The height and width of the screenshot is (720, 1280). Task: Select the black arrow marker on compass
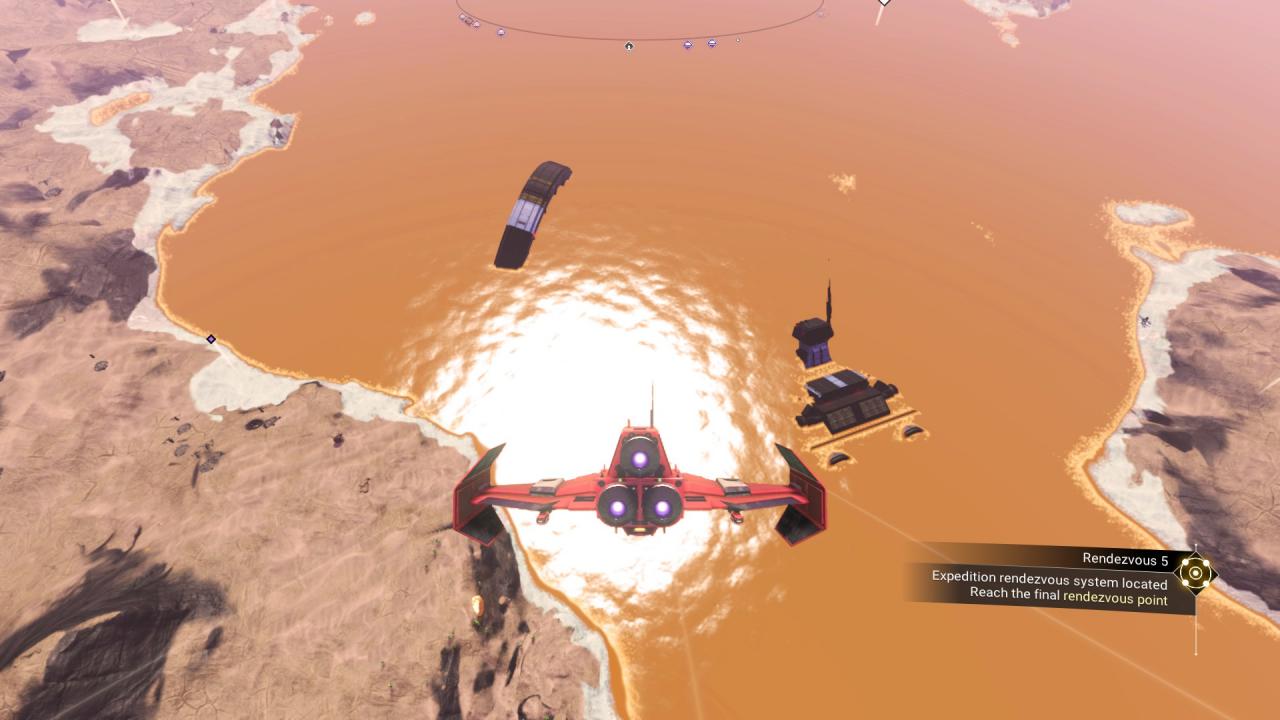click(629, 46)
